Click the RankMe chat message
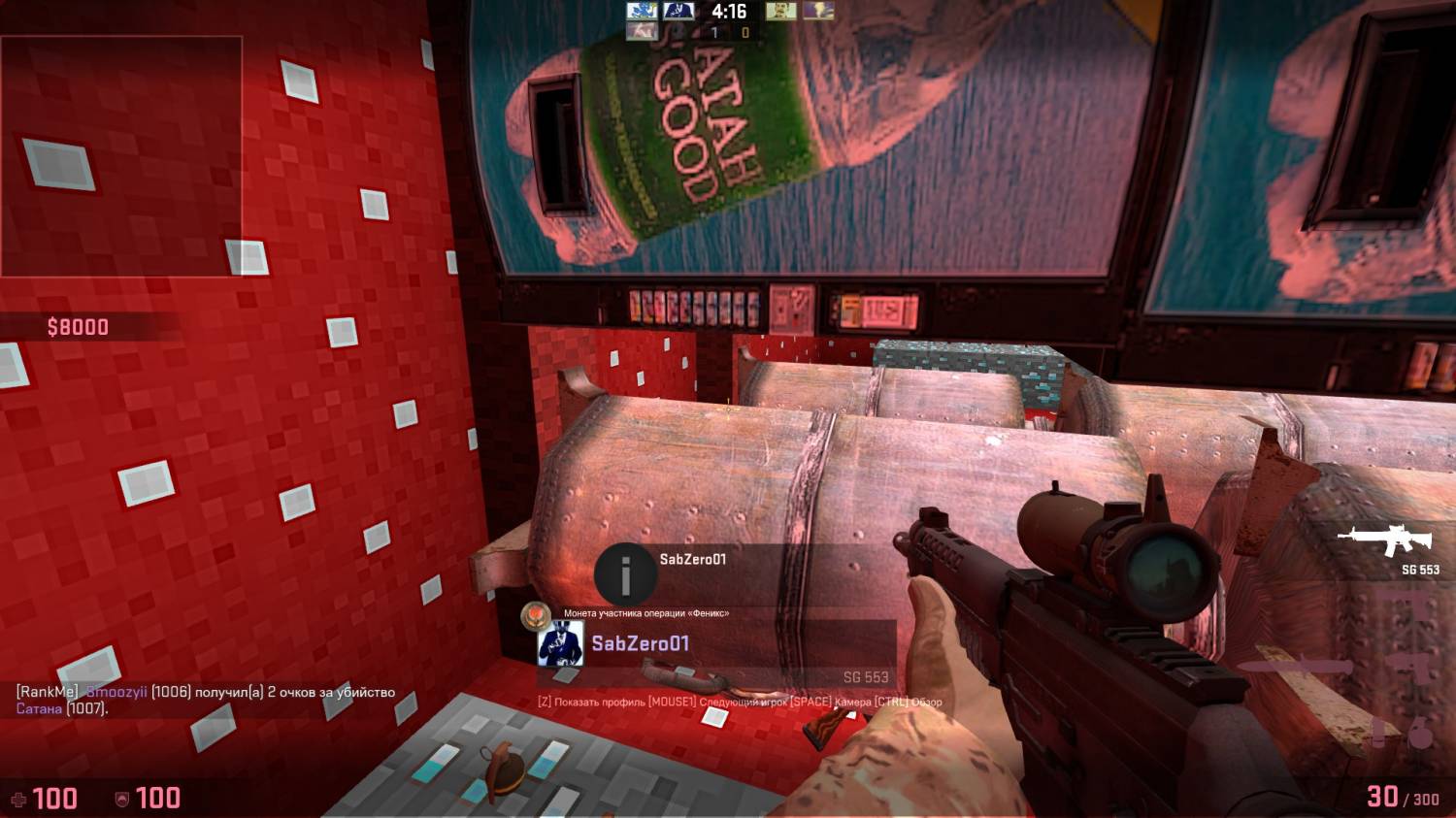 206,700
